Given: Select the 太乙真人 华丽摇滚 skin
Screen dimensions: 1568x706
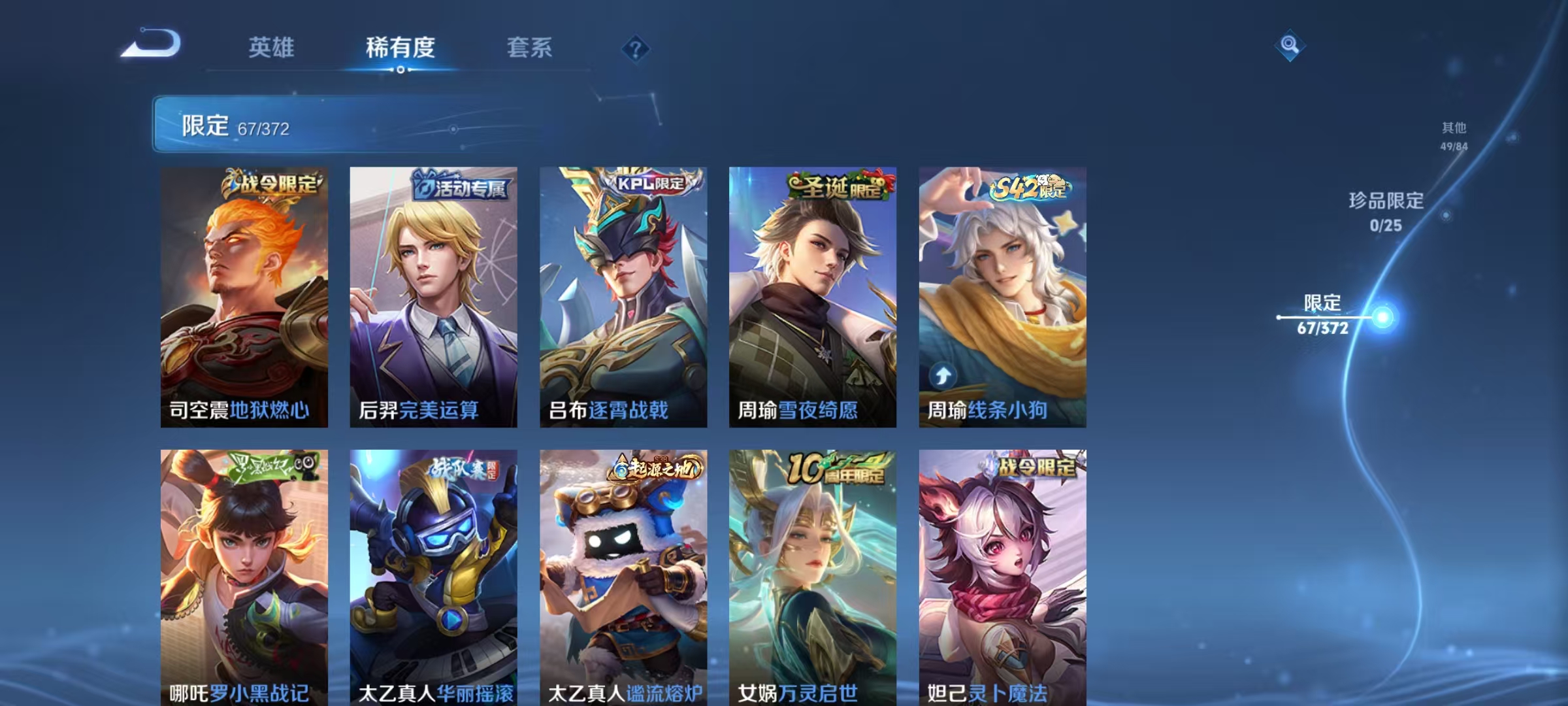Looking at the screenshot, I should tap(433, 582).
